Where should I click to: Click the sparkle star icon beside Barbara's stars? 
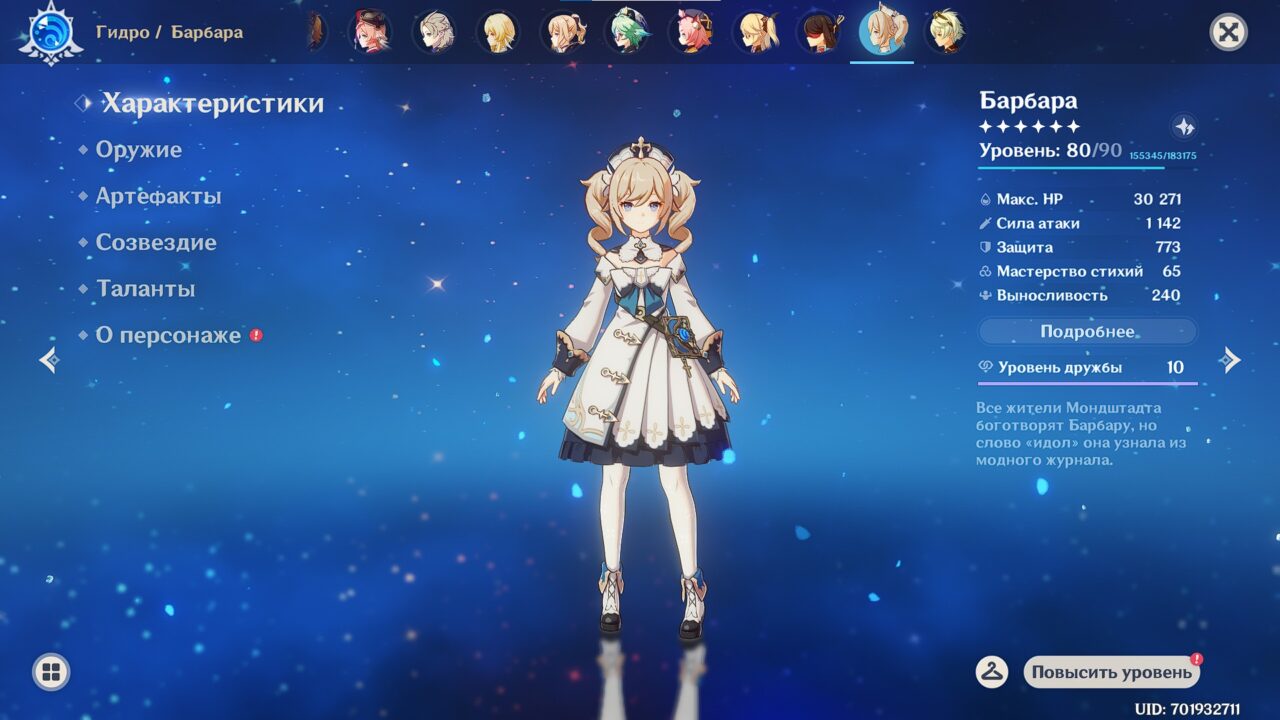tap(1184, 127)
